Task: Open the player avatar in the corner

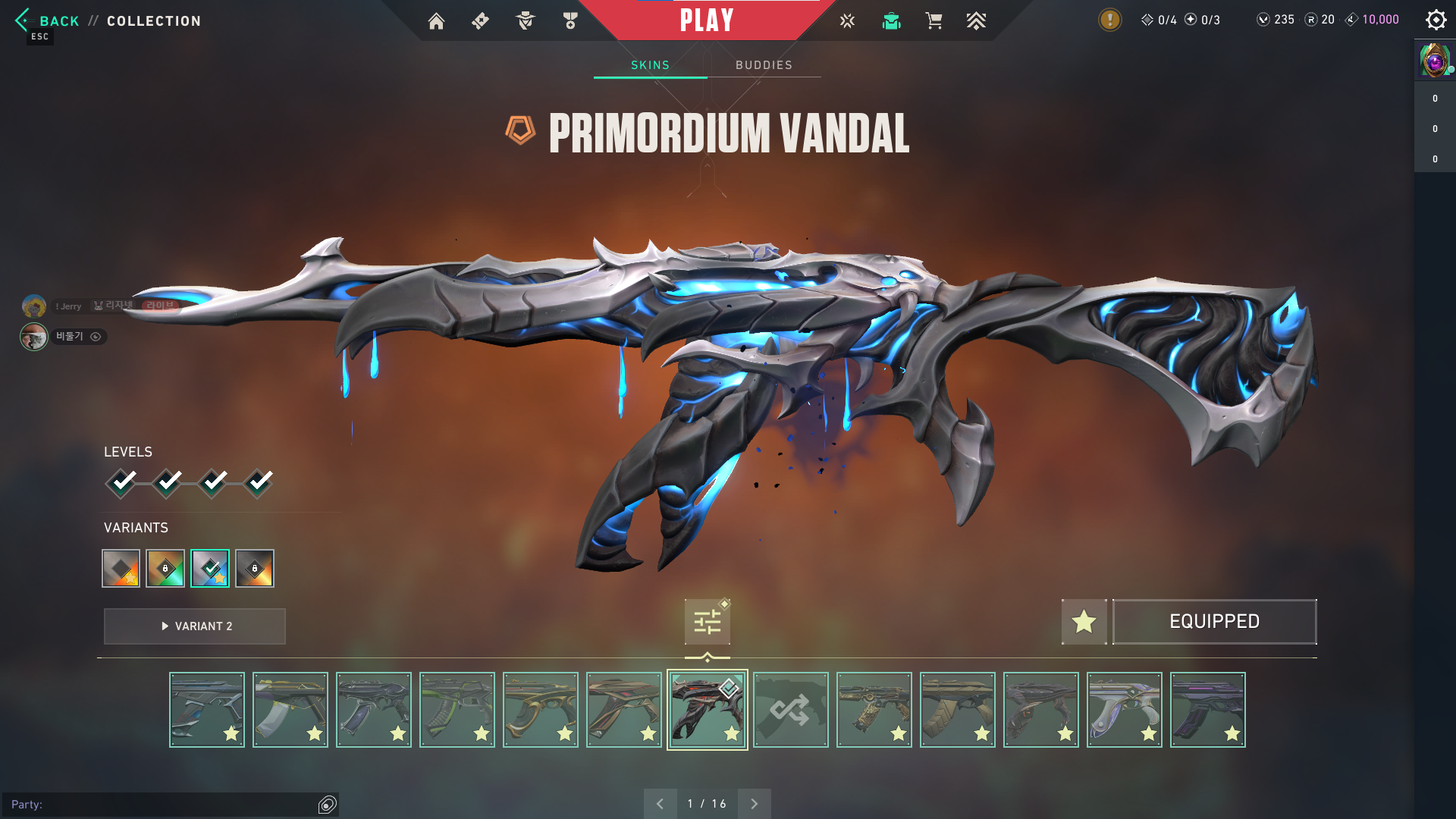Action: 1435,61
